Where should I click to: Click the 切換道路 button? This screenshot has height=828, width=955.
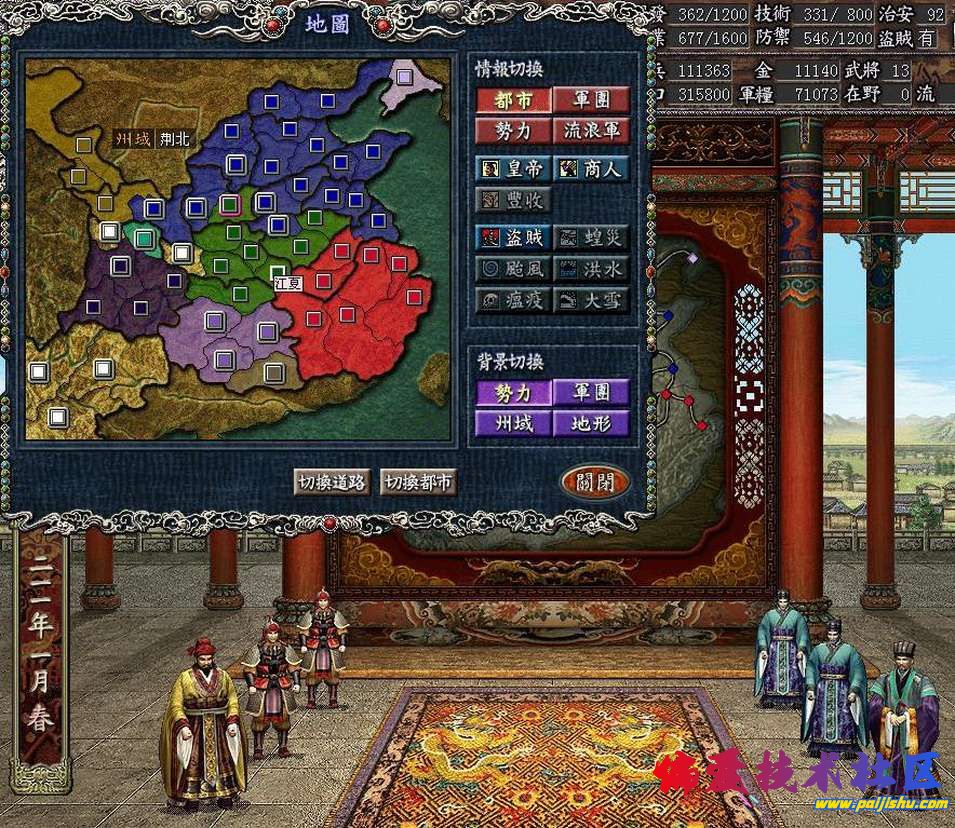click(332, 482)
